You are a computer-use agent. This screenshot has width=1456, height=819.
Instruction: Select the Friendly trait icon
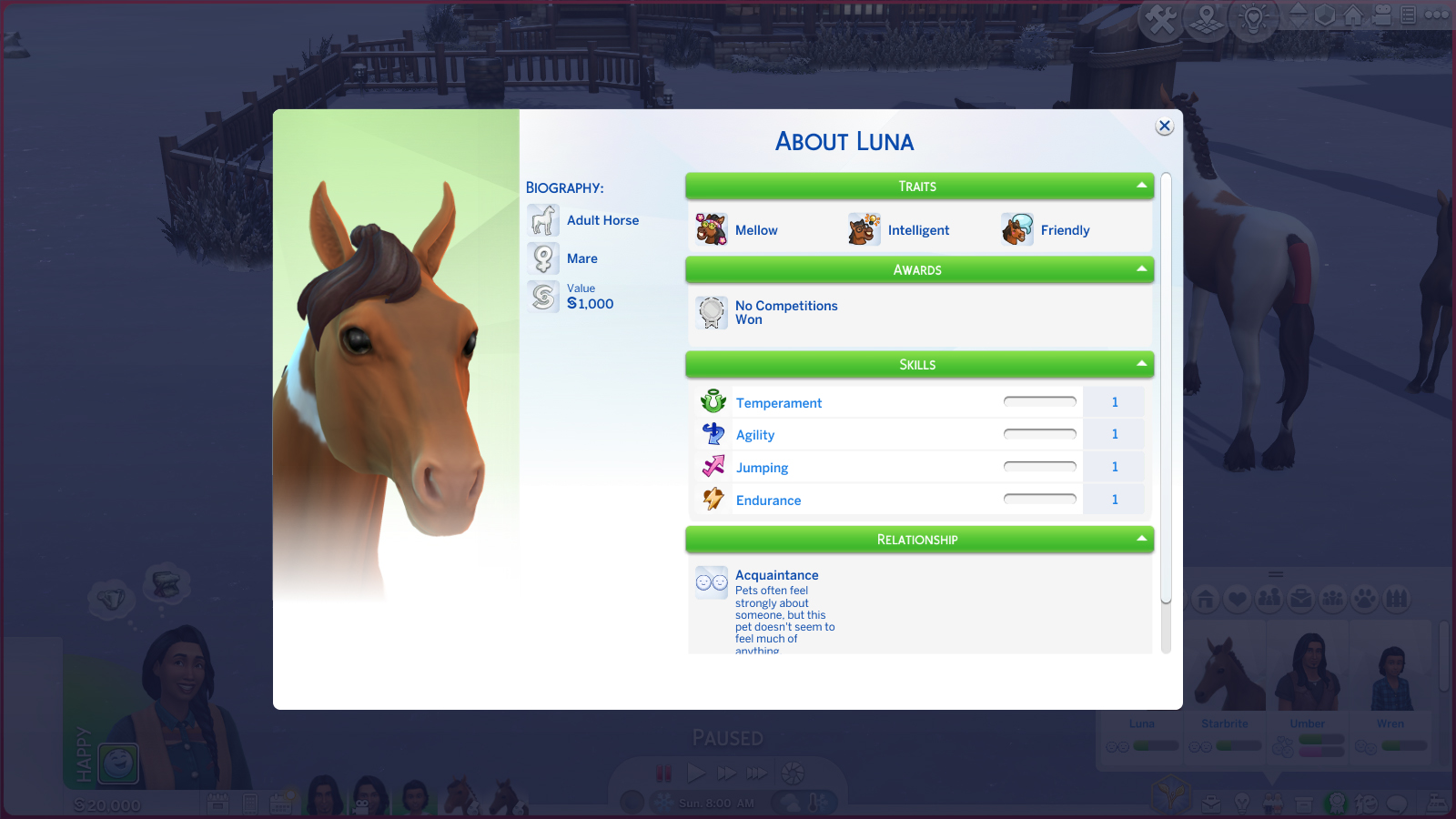pyautogui.click(x=1017, y=230)
